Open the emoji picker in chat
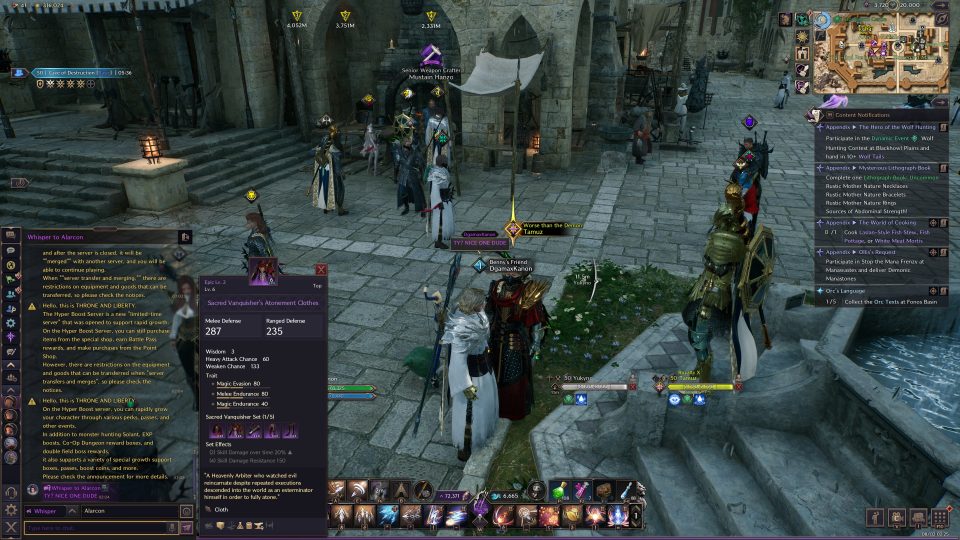This screenshot has width=960, height=540. 186,510
